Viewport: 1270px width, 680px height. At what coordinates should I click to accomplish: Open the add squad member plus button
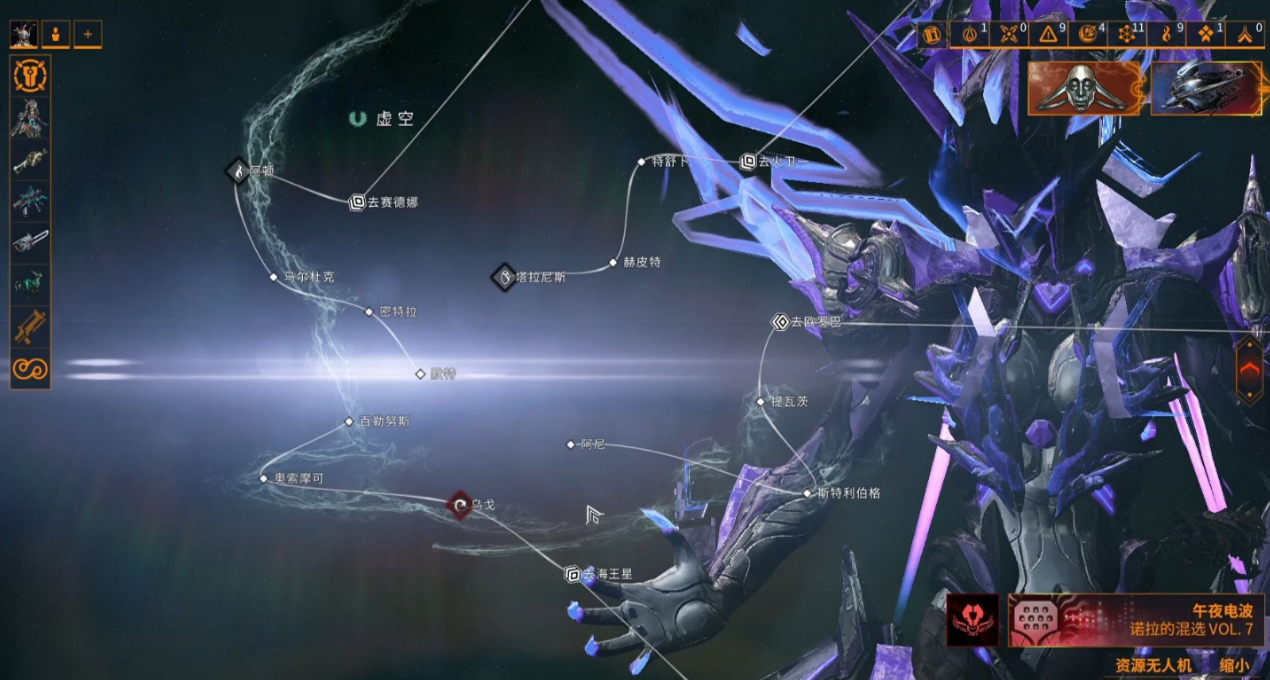[x=87, y=35]
